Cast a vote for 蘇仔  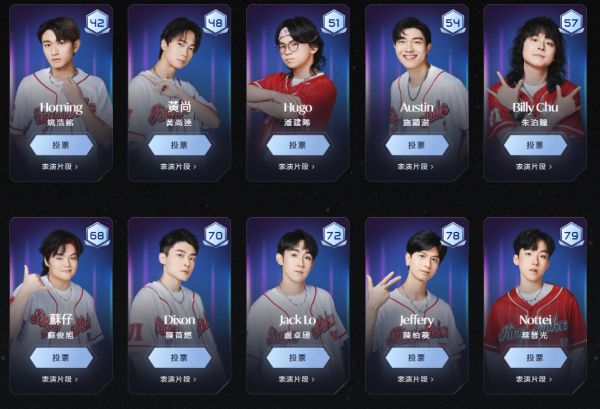pyautogui.click(x=61, y=357)
